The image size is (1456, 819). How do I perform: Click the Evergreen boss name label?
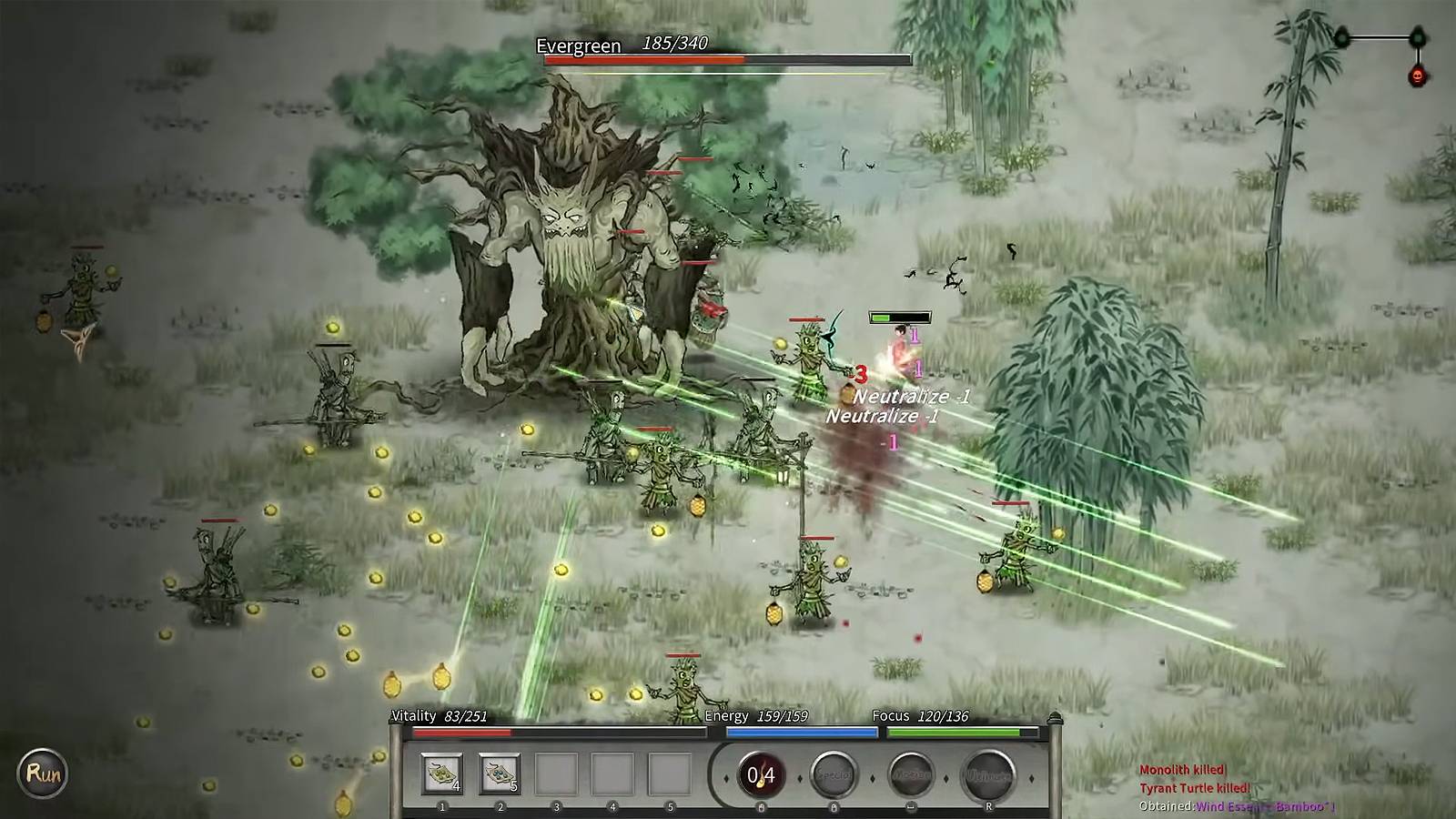pos(579,45)
